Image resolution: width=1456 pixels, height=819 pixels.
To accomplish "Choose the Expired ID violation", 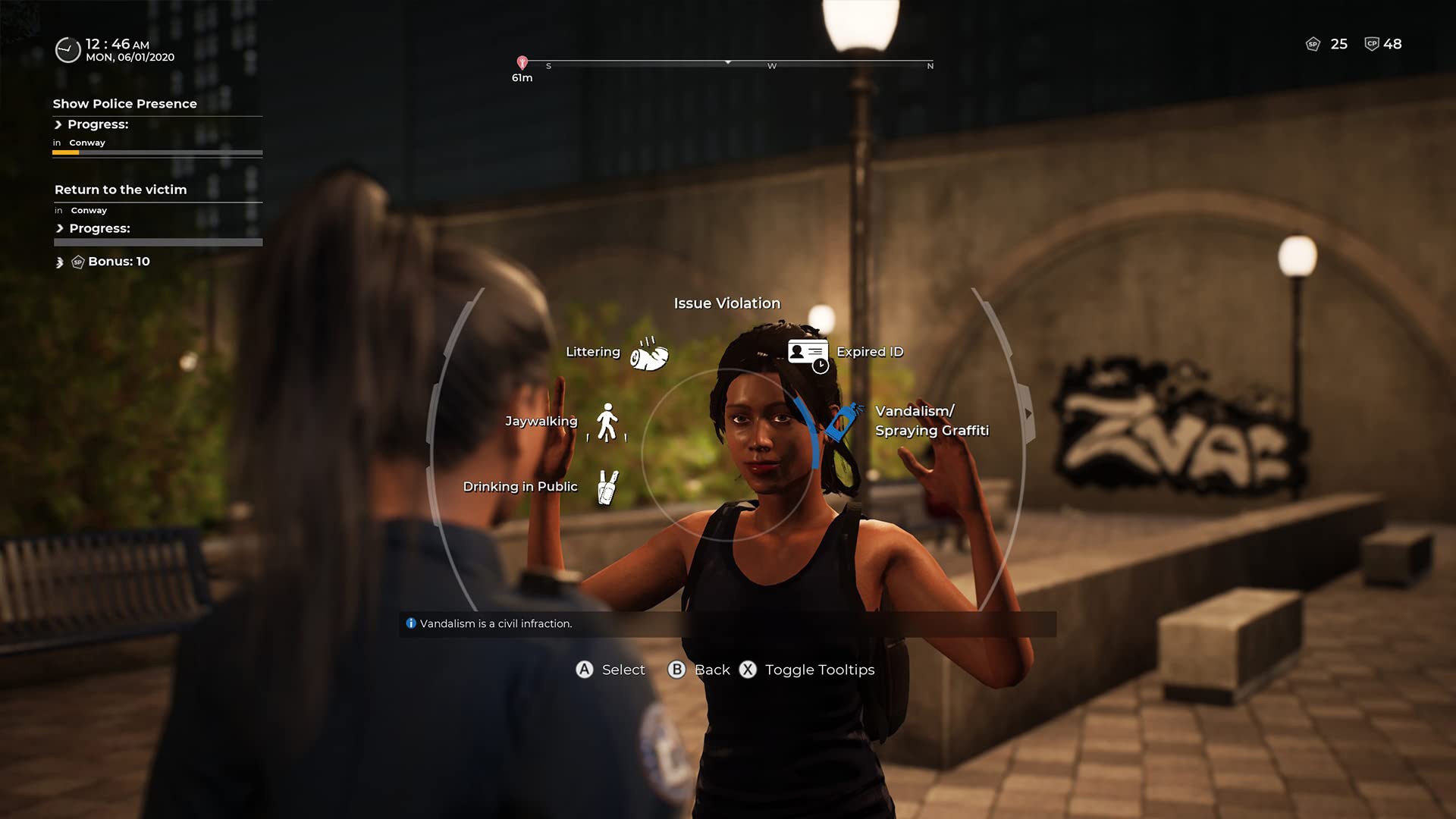I will pyautogui.click(x=808, y=354).
